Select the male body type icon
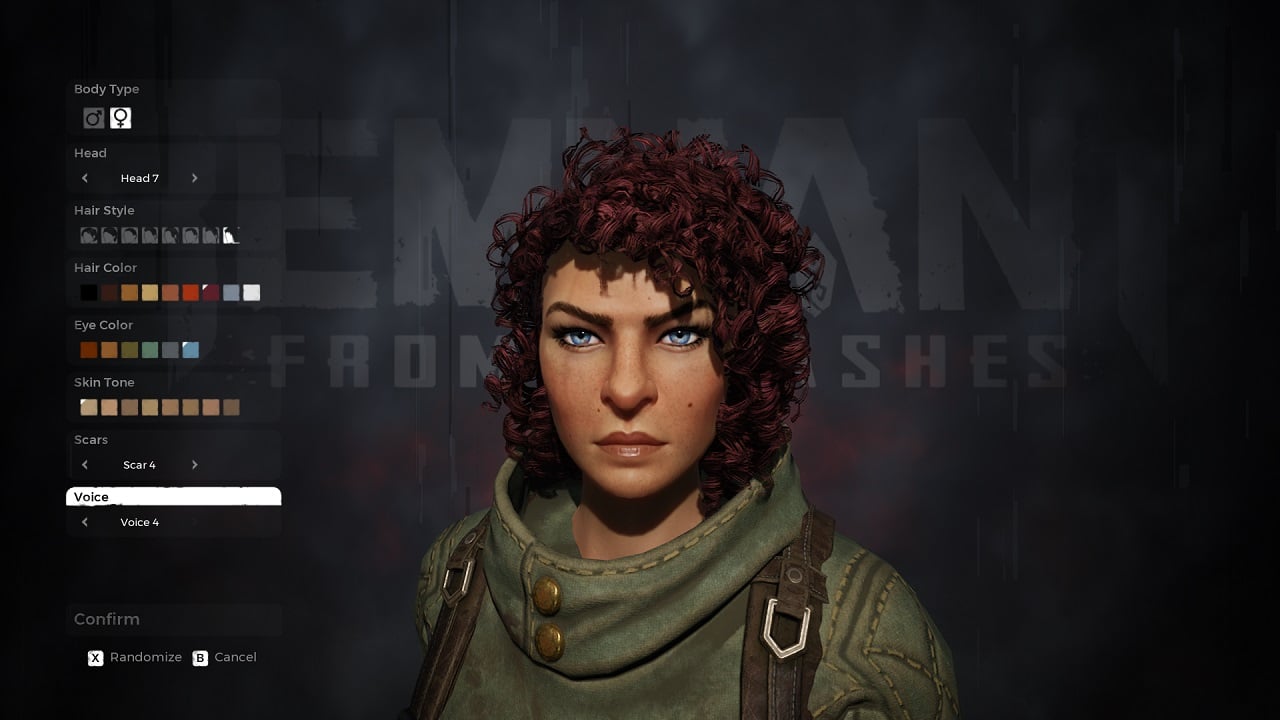 pos(93,117)
